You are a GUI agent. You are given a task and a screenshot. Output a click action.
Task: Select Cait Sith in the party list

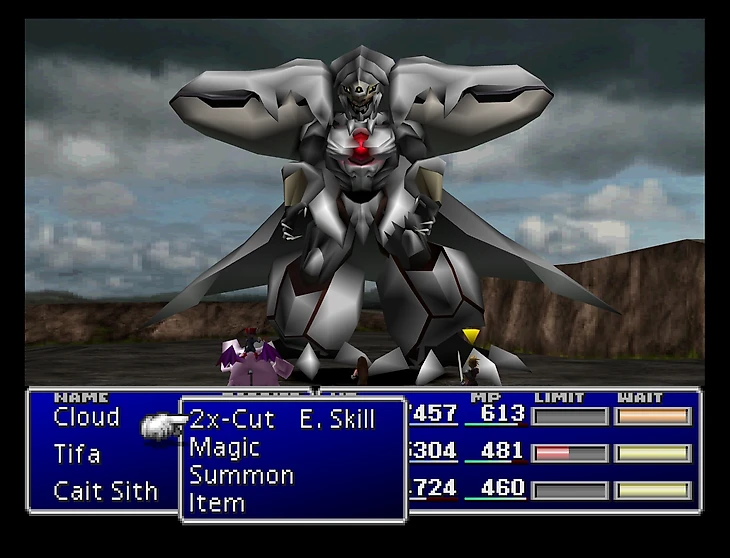click(106, 491)
